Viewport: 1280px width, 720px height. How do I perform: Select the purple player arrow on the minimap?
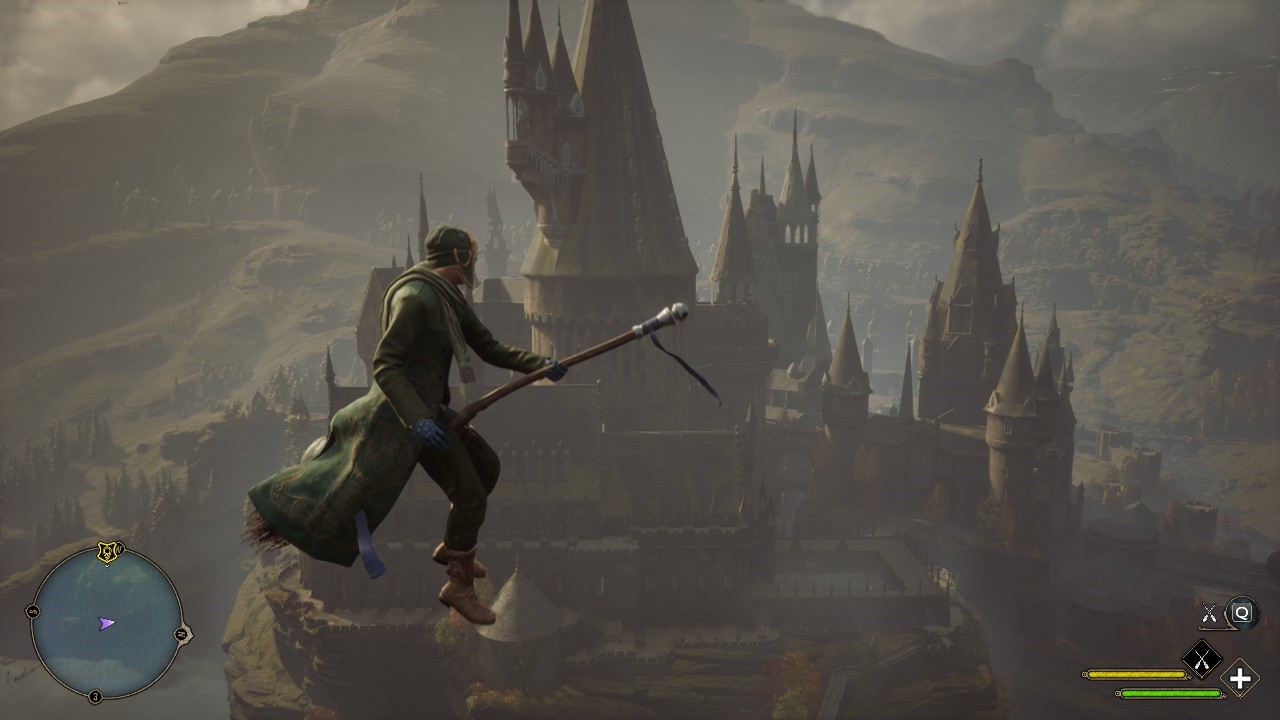point(106,621)
